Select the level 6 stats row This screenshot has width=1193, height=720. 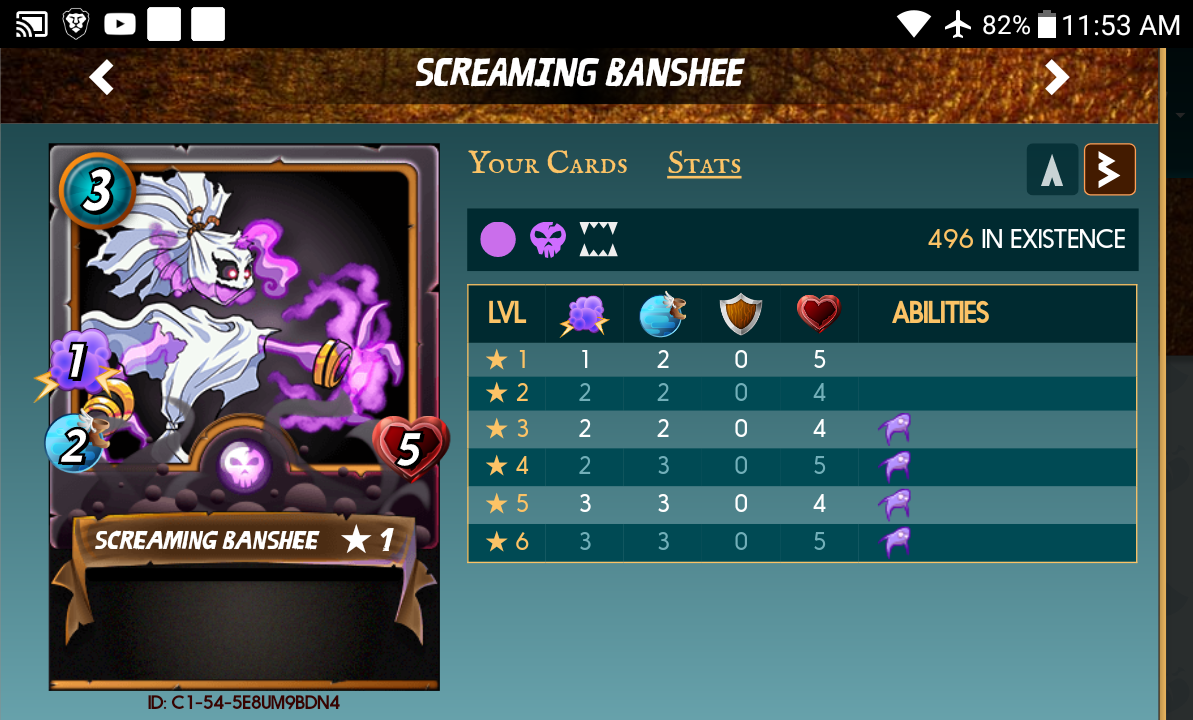801,542
